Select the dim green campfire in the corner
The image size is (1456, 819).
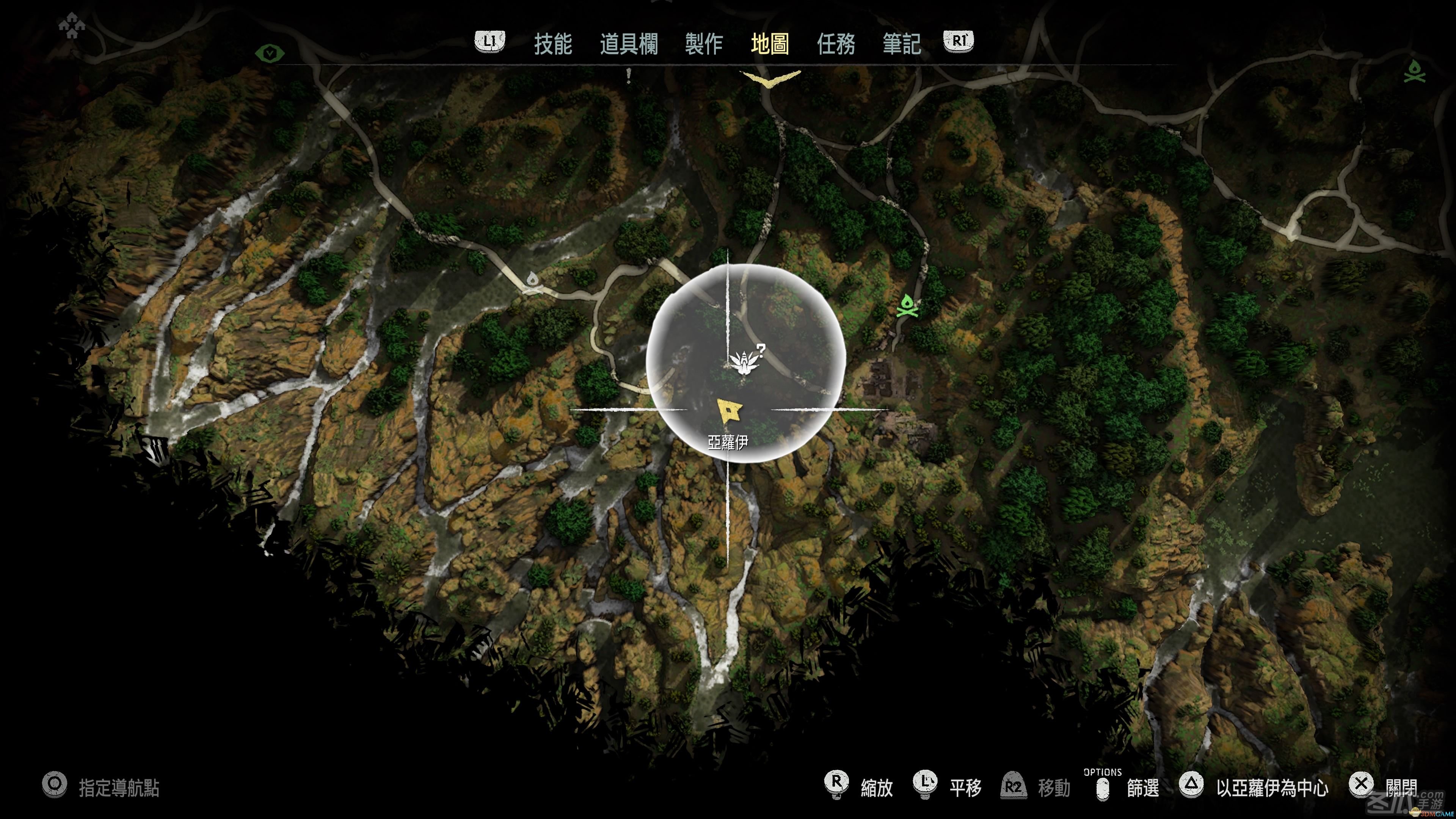point(1415,71)
